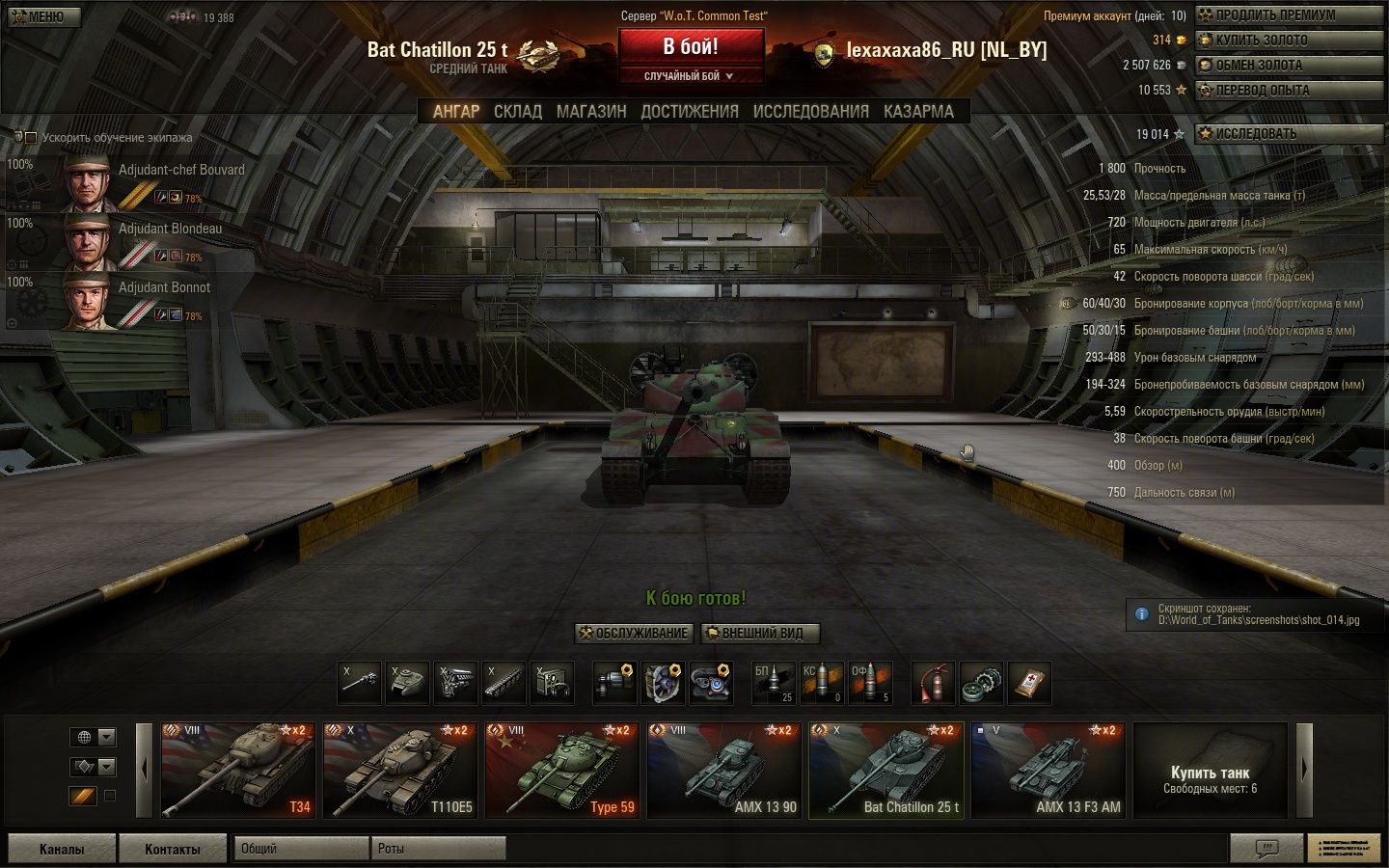Select the Type 59 tank in carousel

(561, 771)
